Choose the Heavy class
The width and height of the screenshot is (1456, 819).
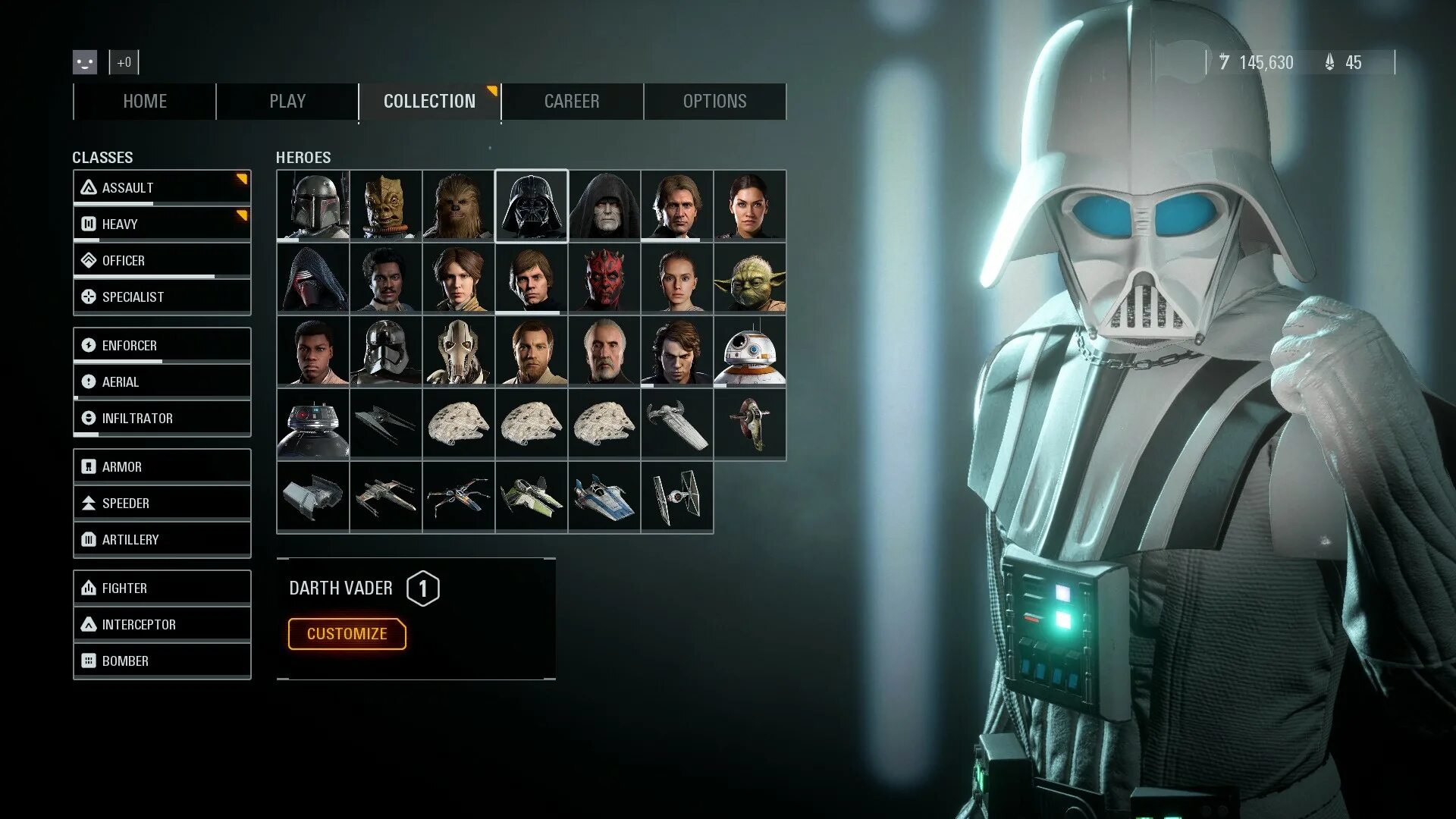click(x=162, y=224)
